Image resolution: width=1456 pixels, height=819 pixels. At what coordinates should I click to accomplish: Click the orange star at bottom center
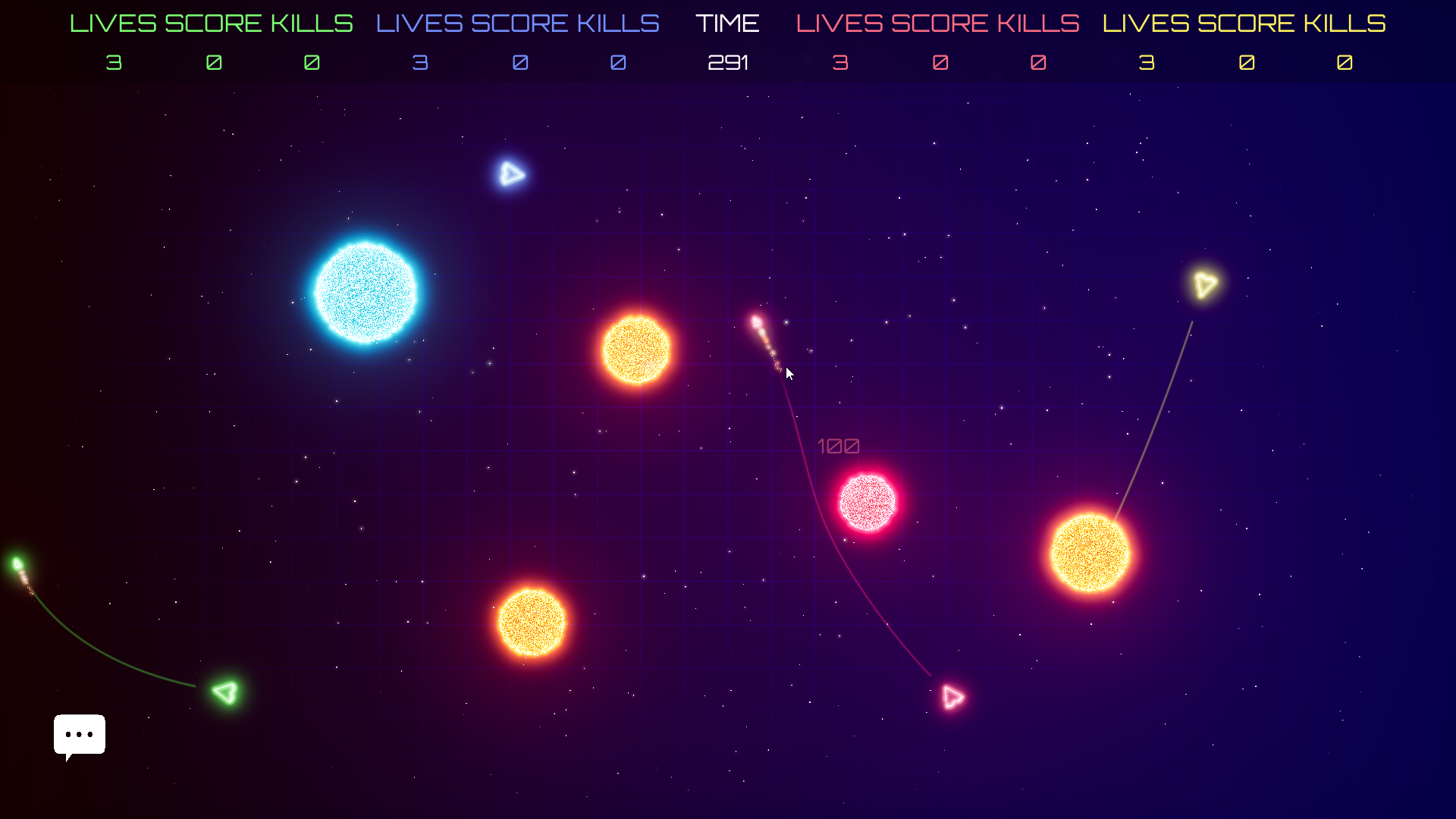[x=531, y=620]
